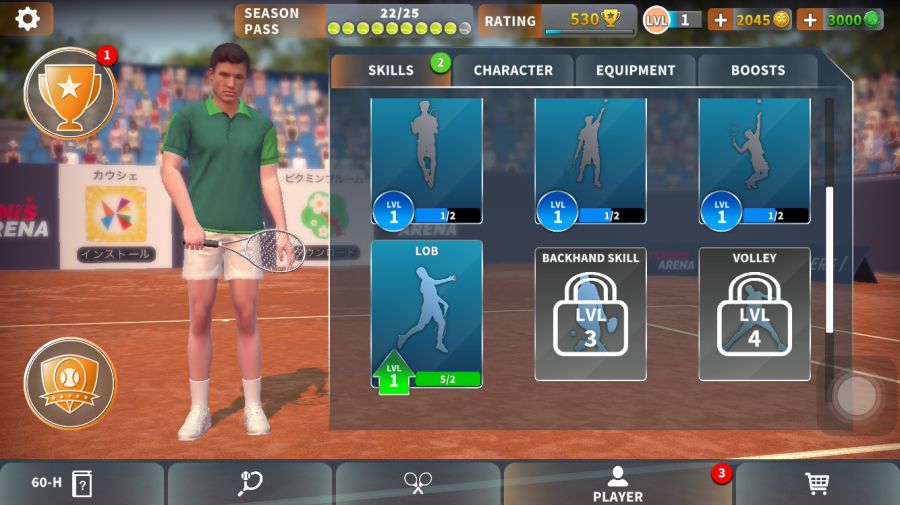Open the rating trophy display

556,20
